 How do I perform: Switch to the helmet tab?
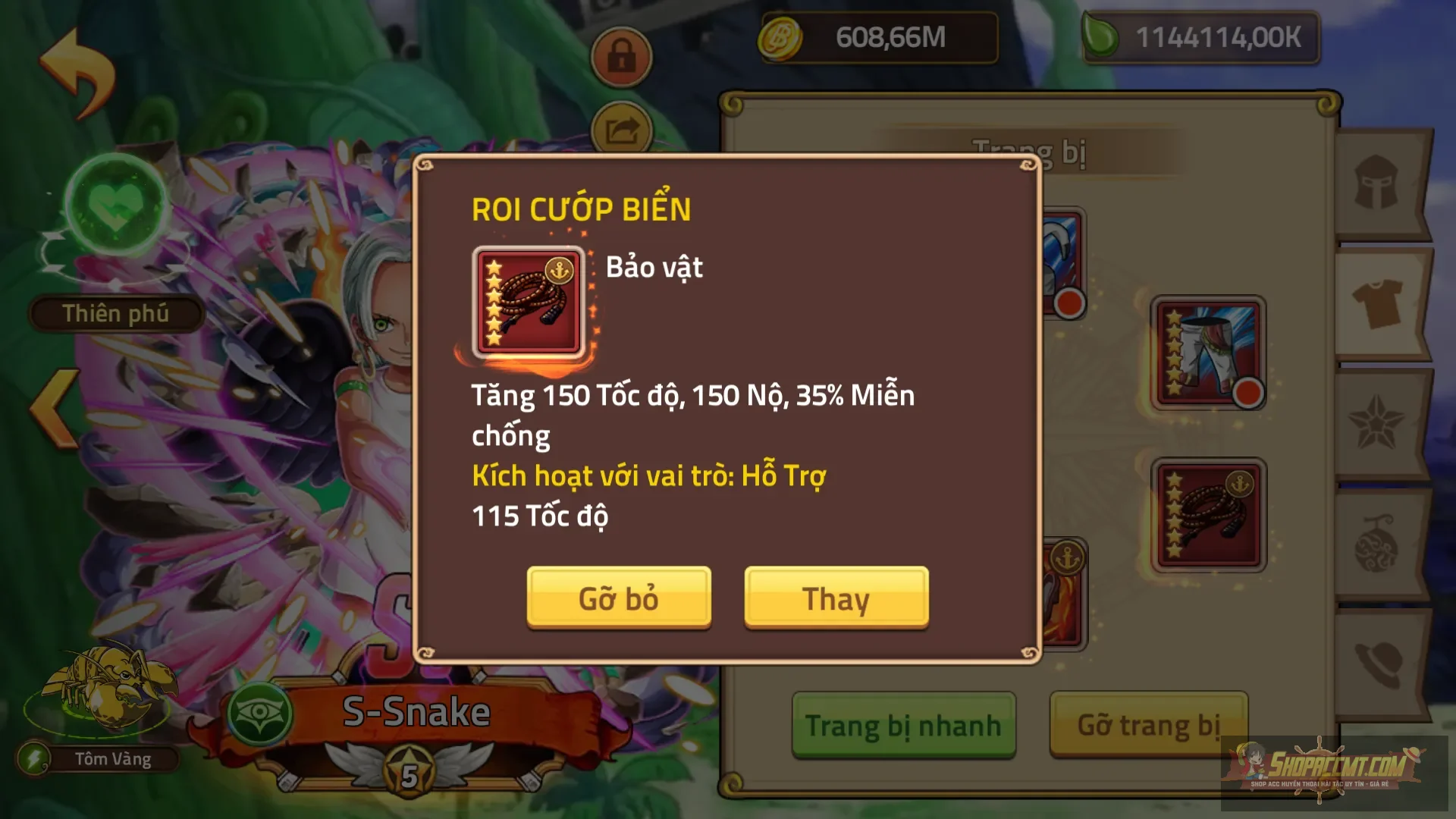[1376, 183]
